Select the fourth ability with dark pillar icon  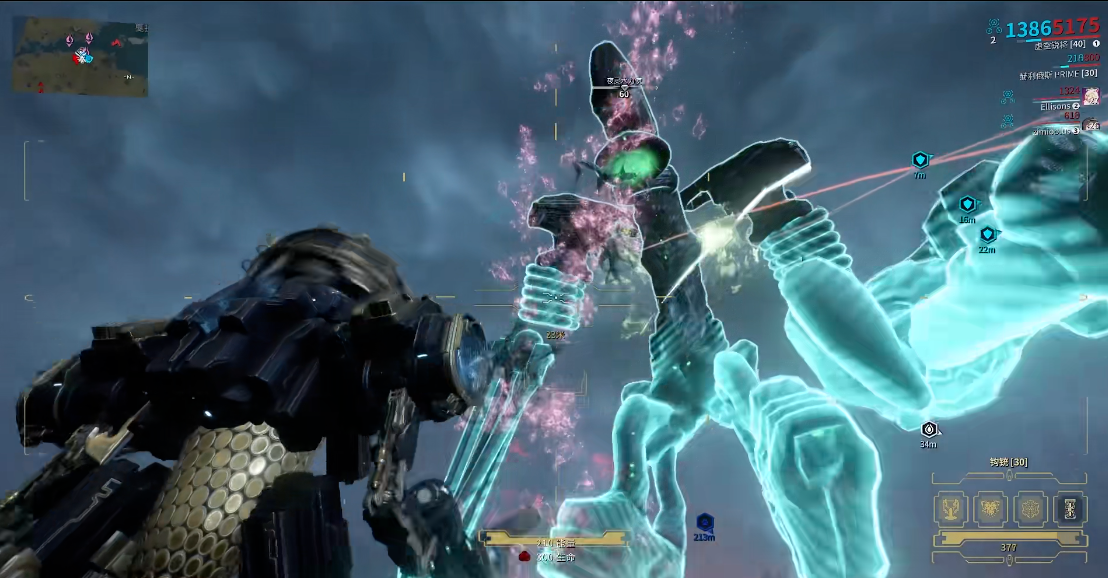tap(1069, 508)
